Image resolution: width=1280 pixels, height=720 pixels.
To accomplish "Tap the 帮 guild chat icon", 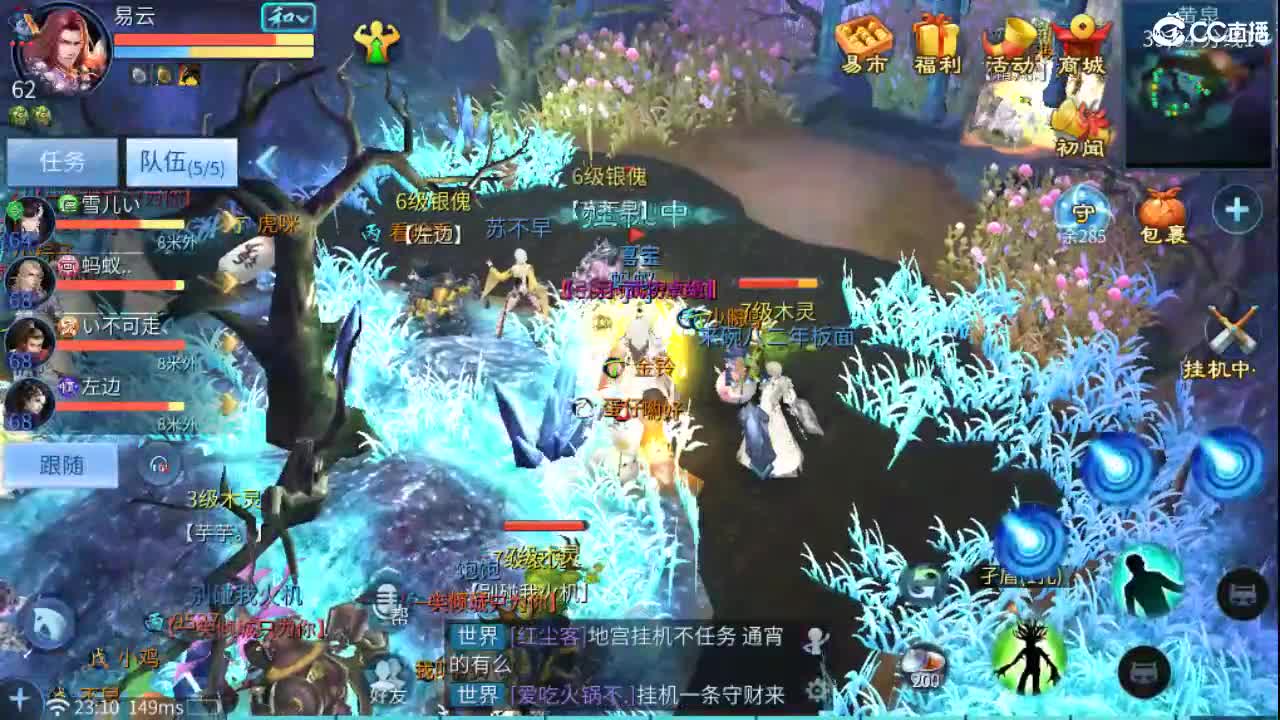I will tap(397, 611).
